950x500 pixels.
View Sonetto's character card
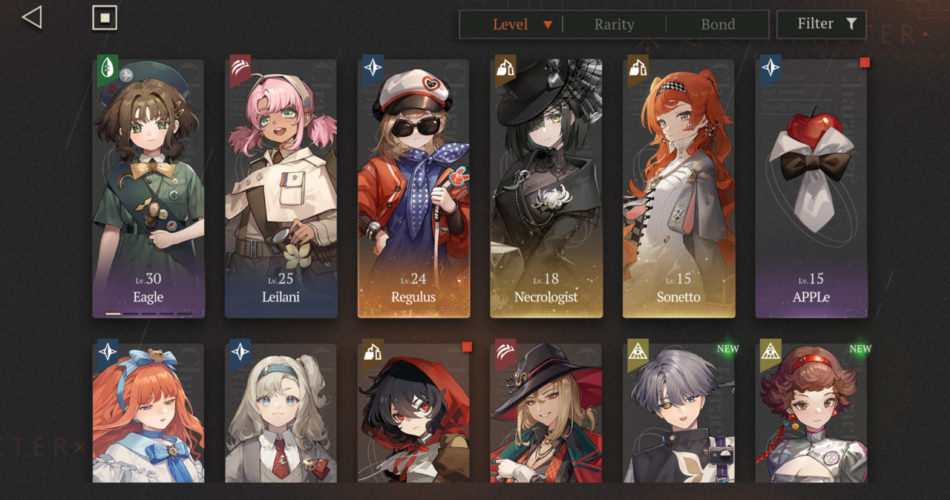678,188
